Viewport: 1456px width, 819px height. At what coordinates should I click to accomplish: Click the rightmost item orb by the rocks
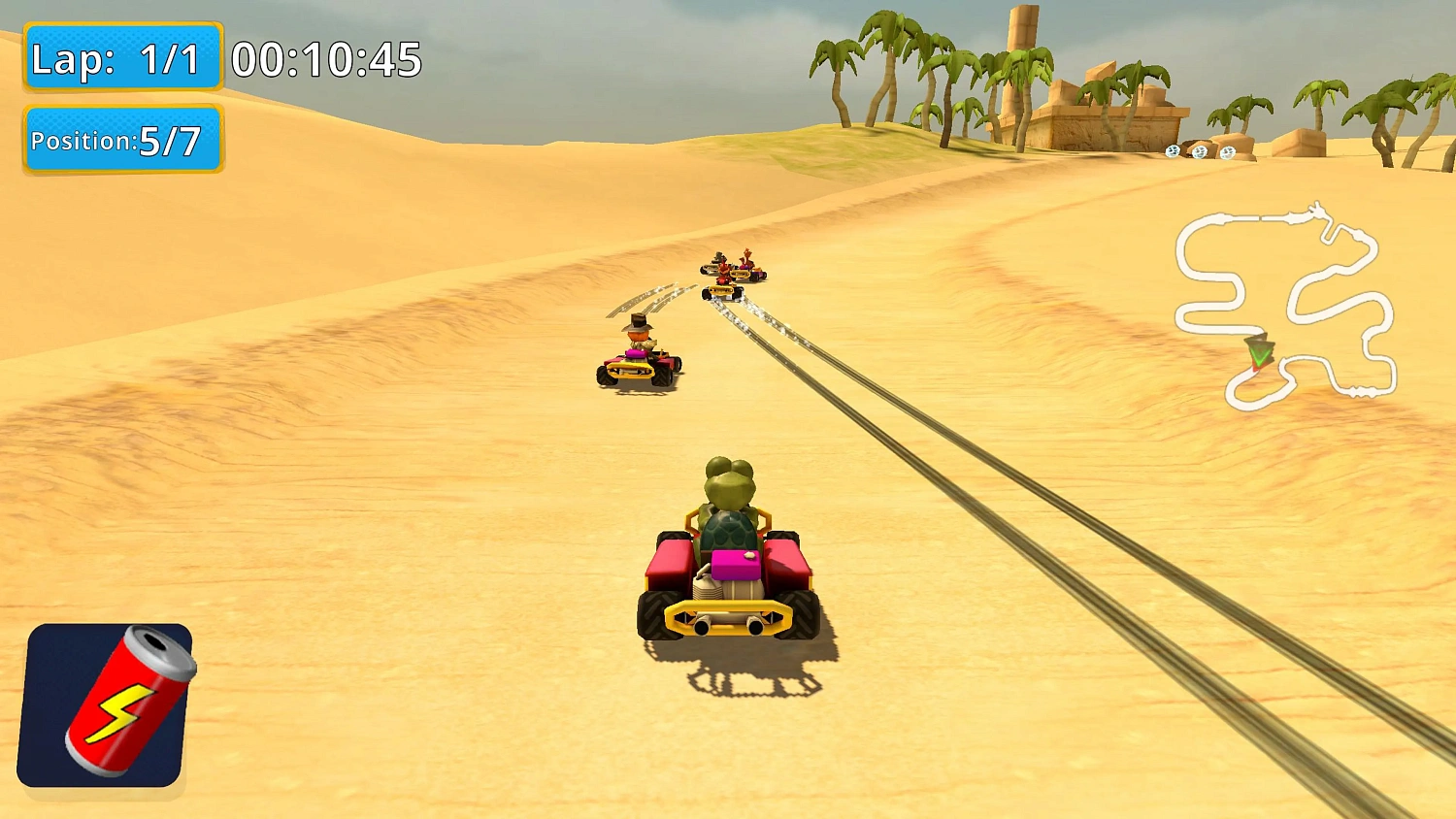[1228, 152]
